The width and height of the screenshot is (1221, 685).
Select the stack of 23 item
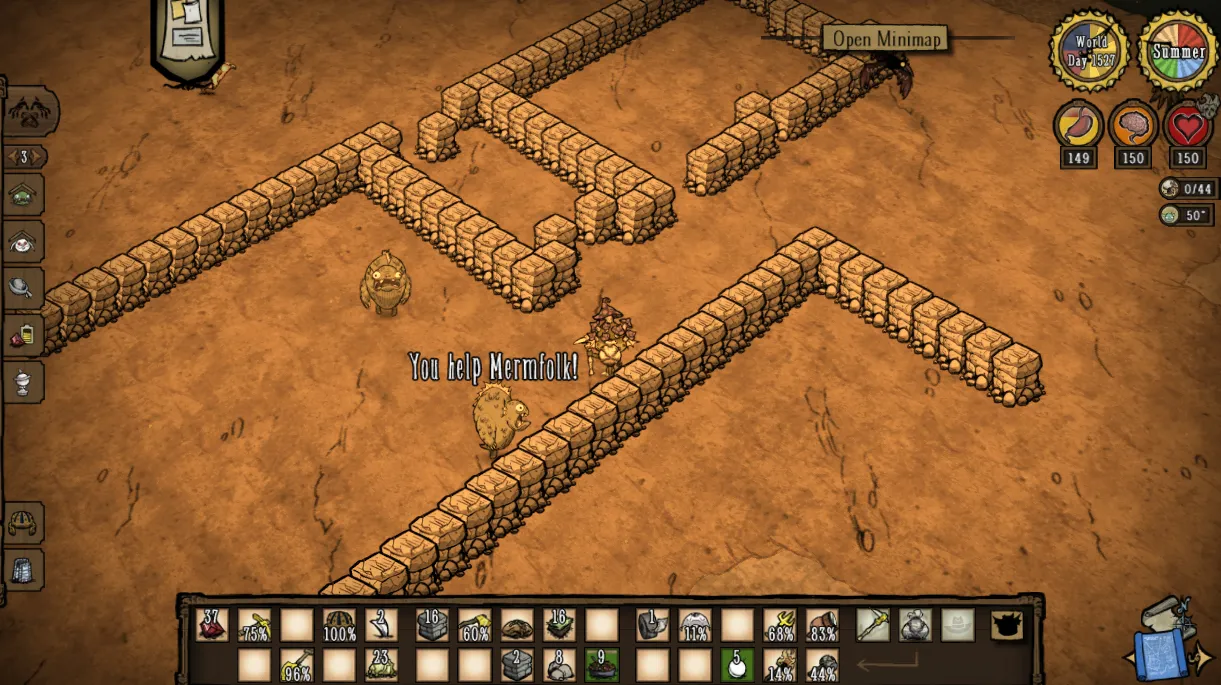point(381,664)
